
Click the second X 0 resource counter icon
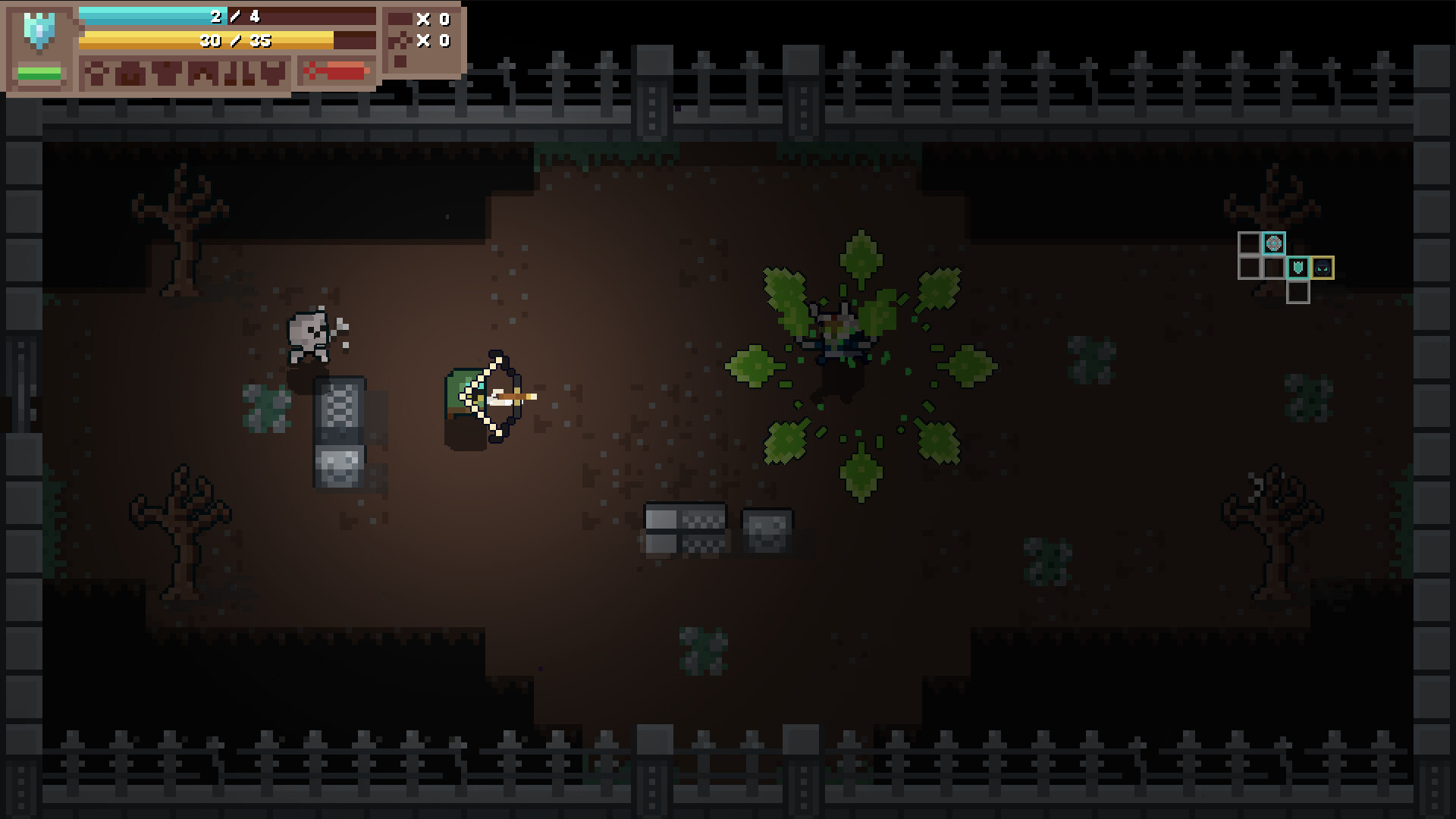pos(422,42)
